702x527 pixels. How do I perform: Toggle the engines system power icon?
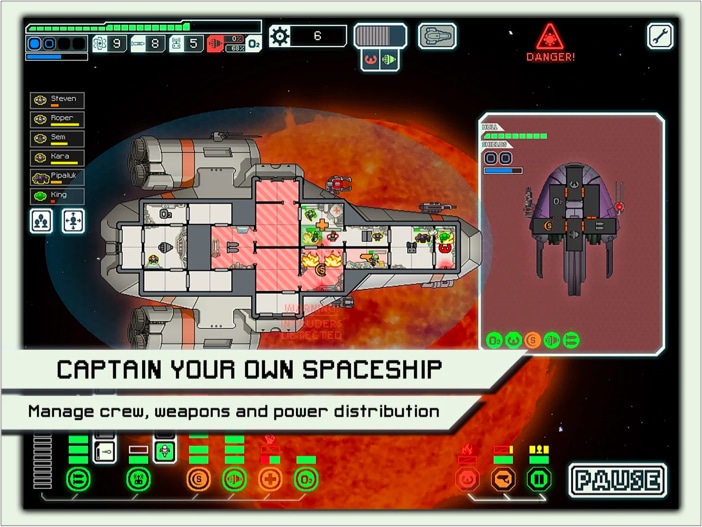[x=234, y=480]
